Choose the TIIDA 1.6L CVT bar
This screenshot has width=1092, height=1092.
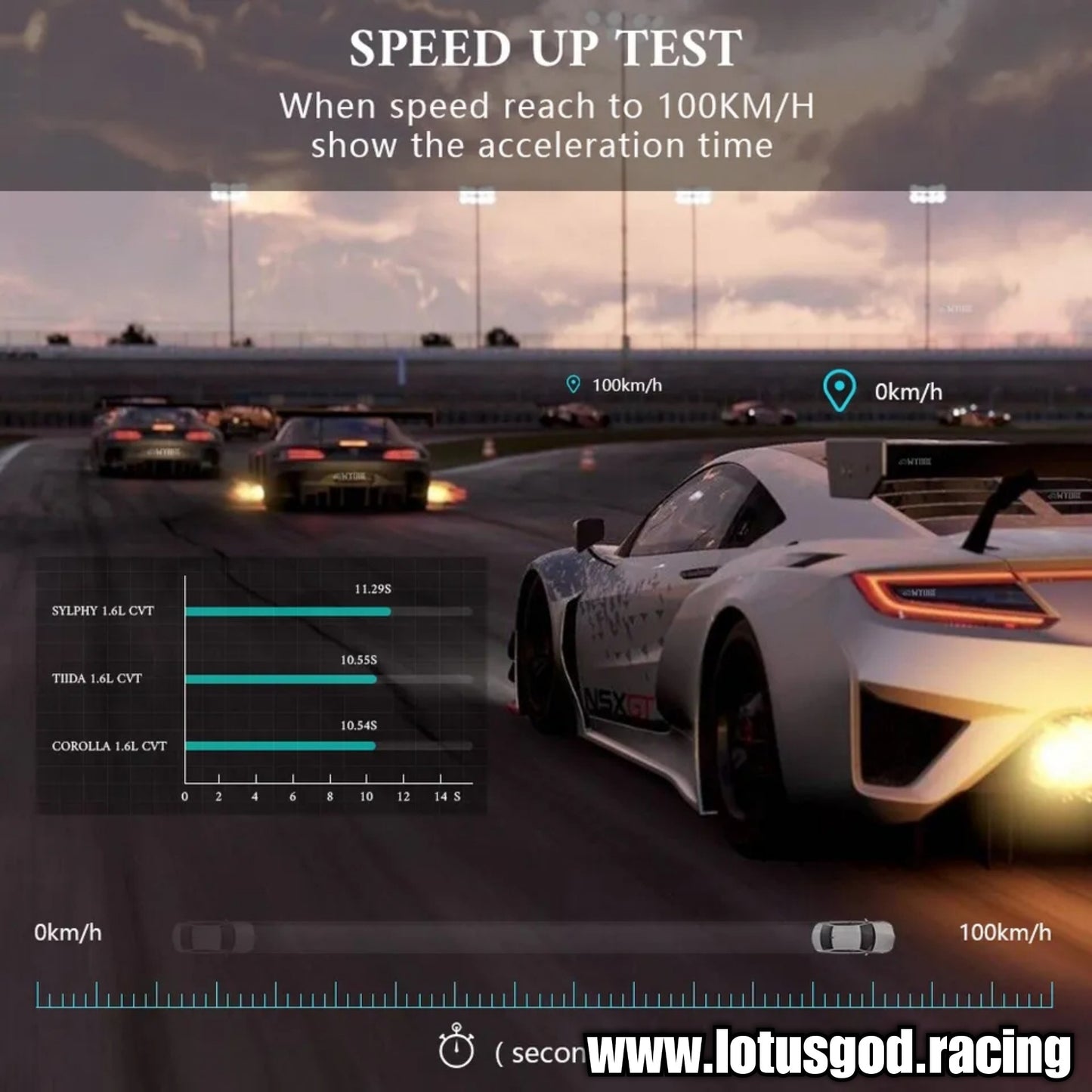coord(281,679)
